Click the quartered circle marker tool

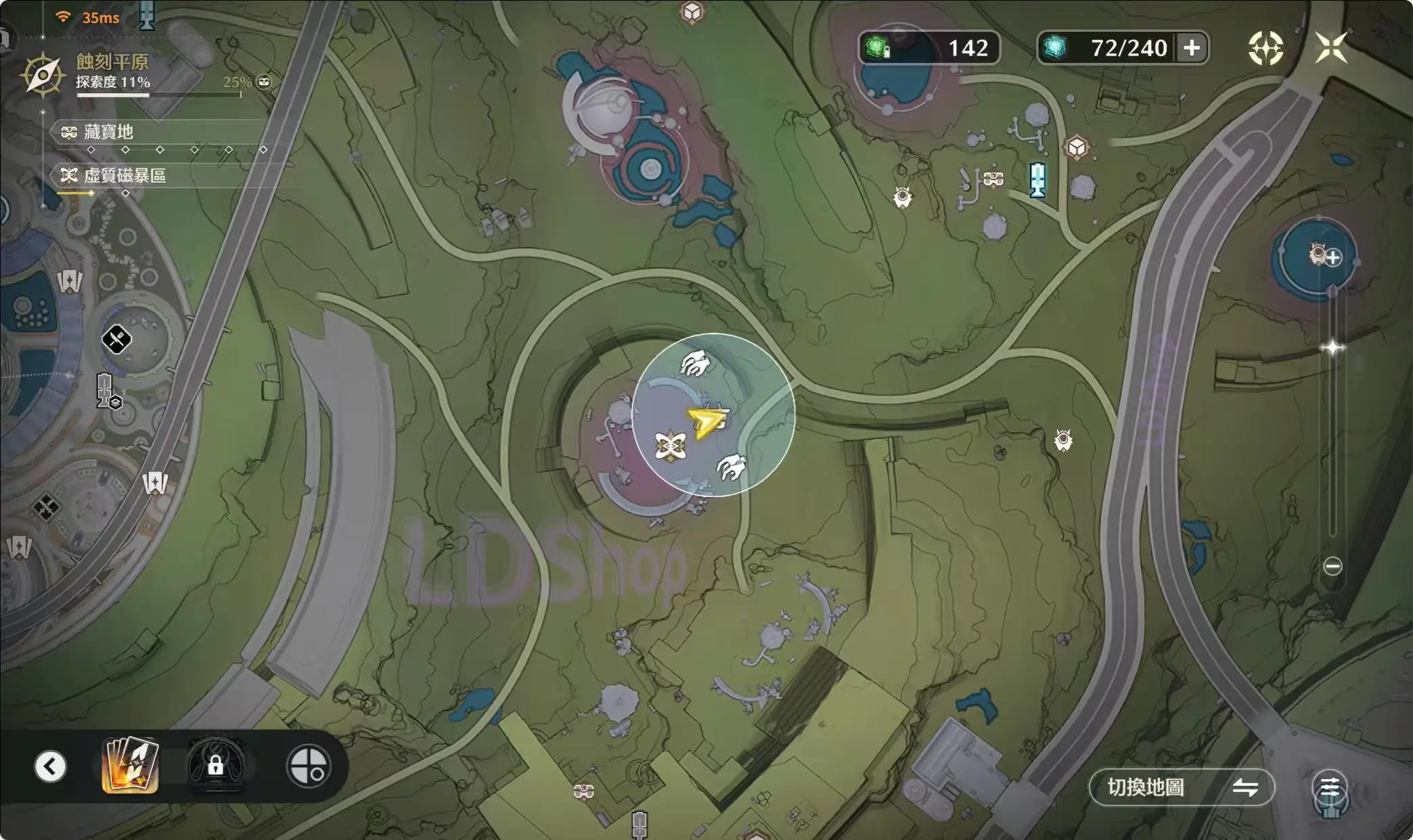[309, 766]
